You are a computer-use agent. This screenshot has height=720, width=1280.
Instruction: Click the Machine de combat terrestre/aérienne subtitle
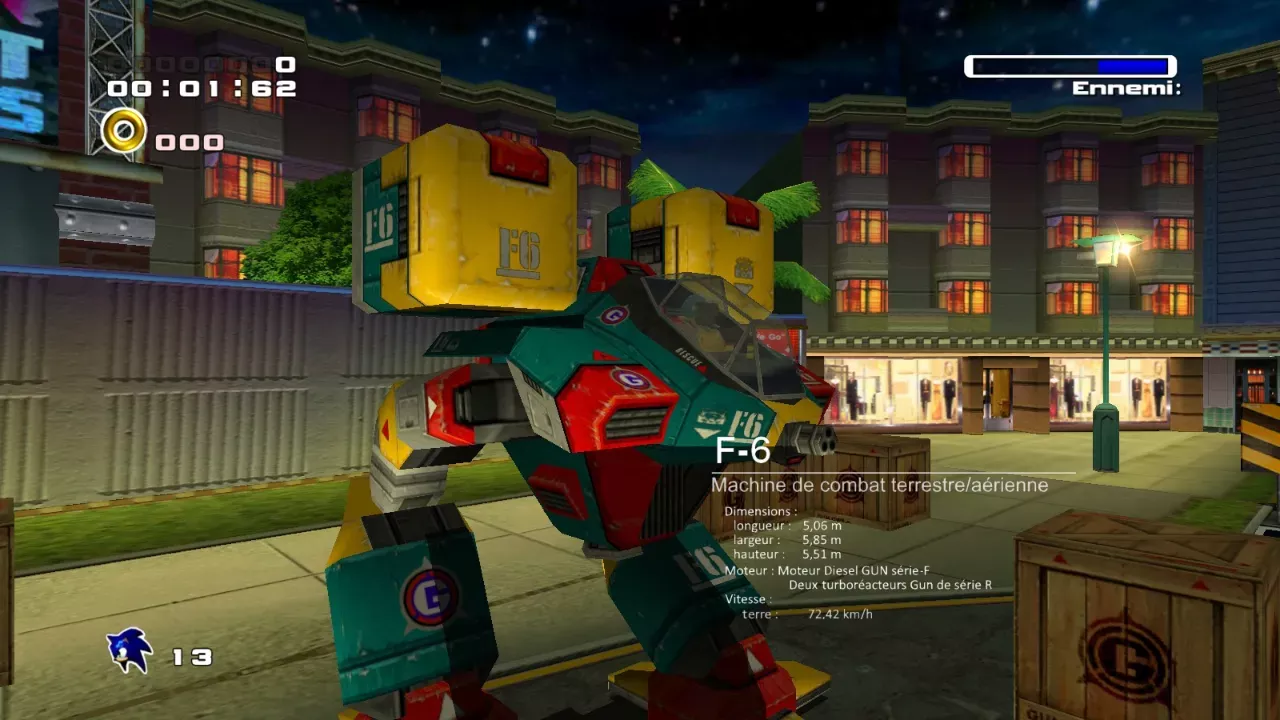[877, 485]
